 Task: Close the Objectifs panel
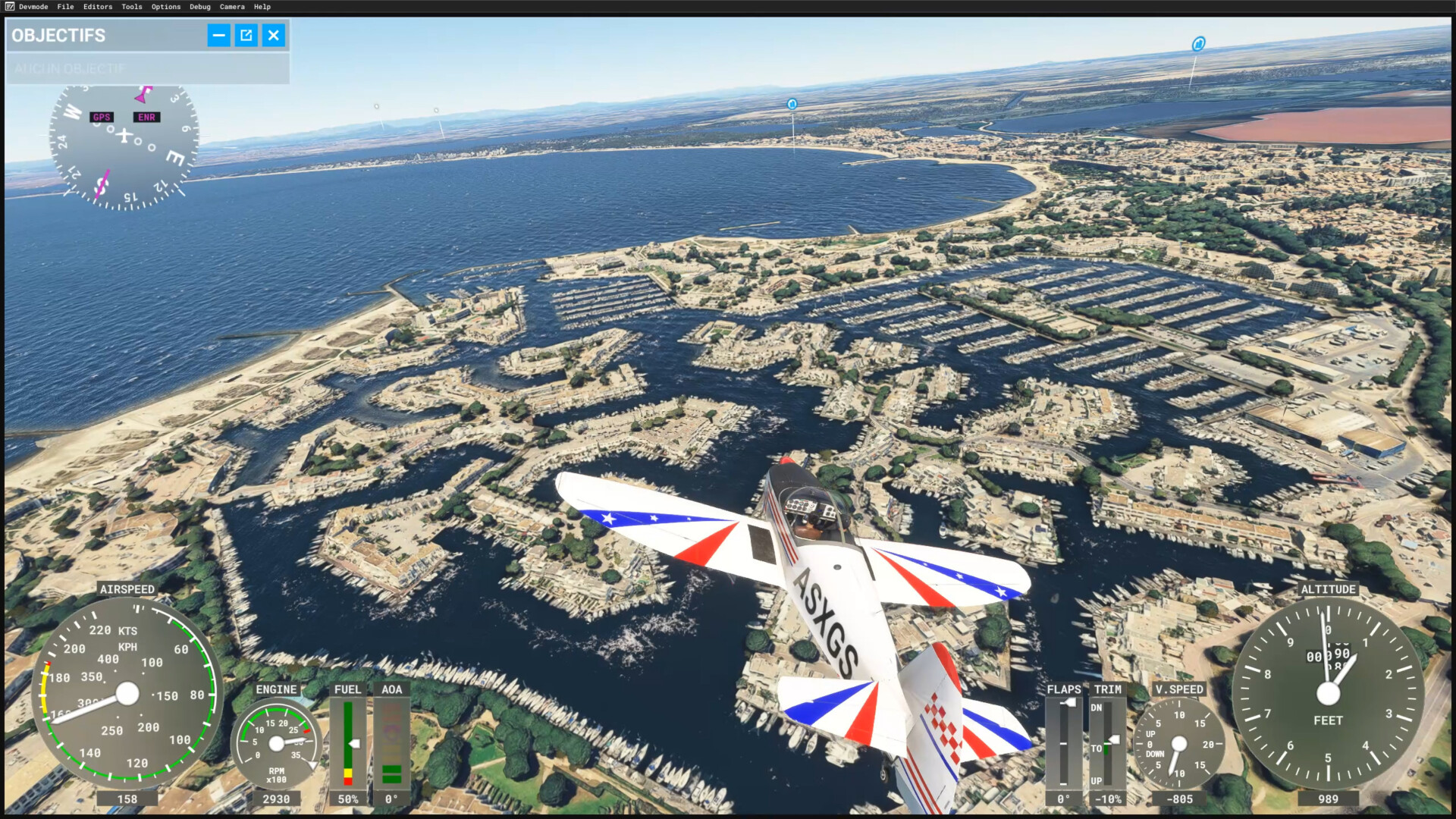274,35
